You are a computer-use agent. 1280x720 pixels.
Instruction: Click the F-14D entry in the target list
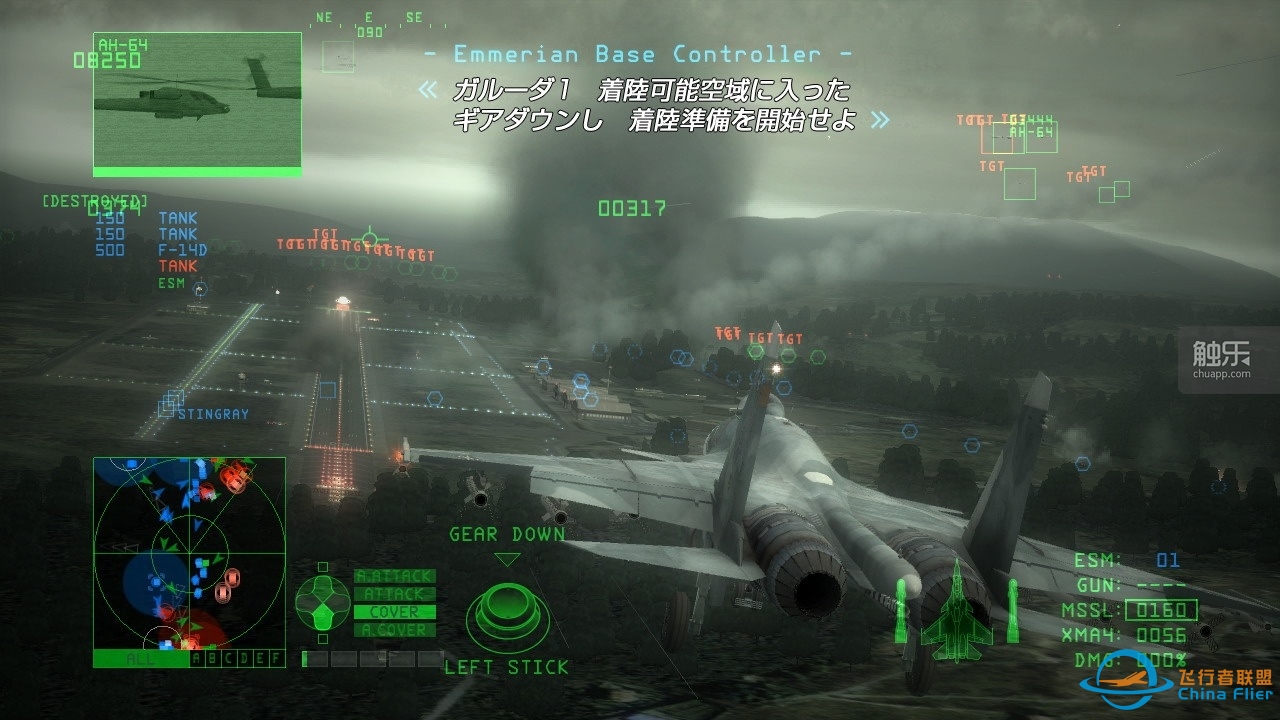181,251
